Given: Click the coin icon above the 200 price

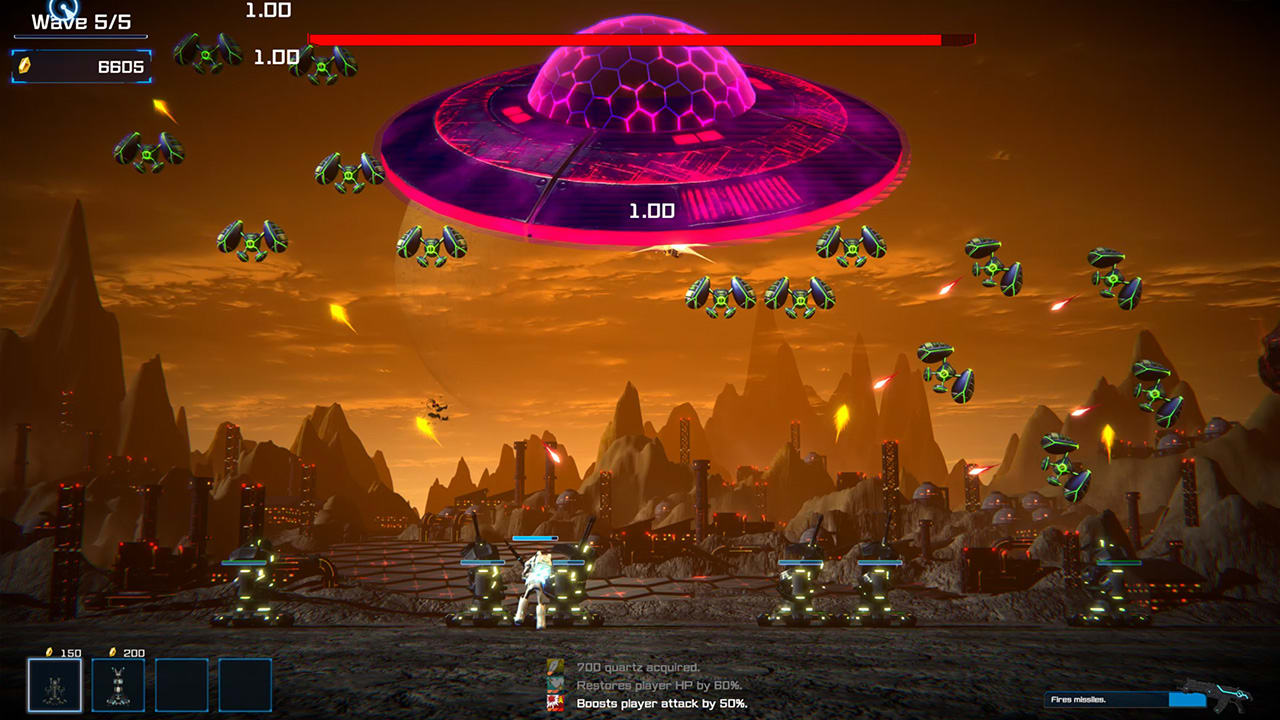Looking at the screenshot, I should 113,652.
